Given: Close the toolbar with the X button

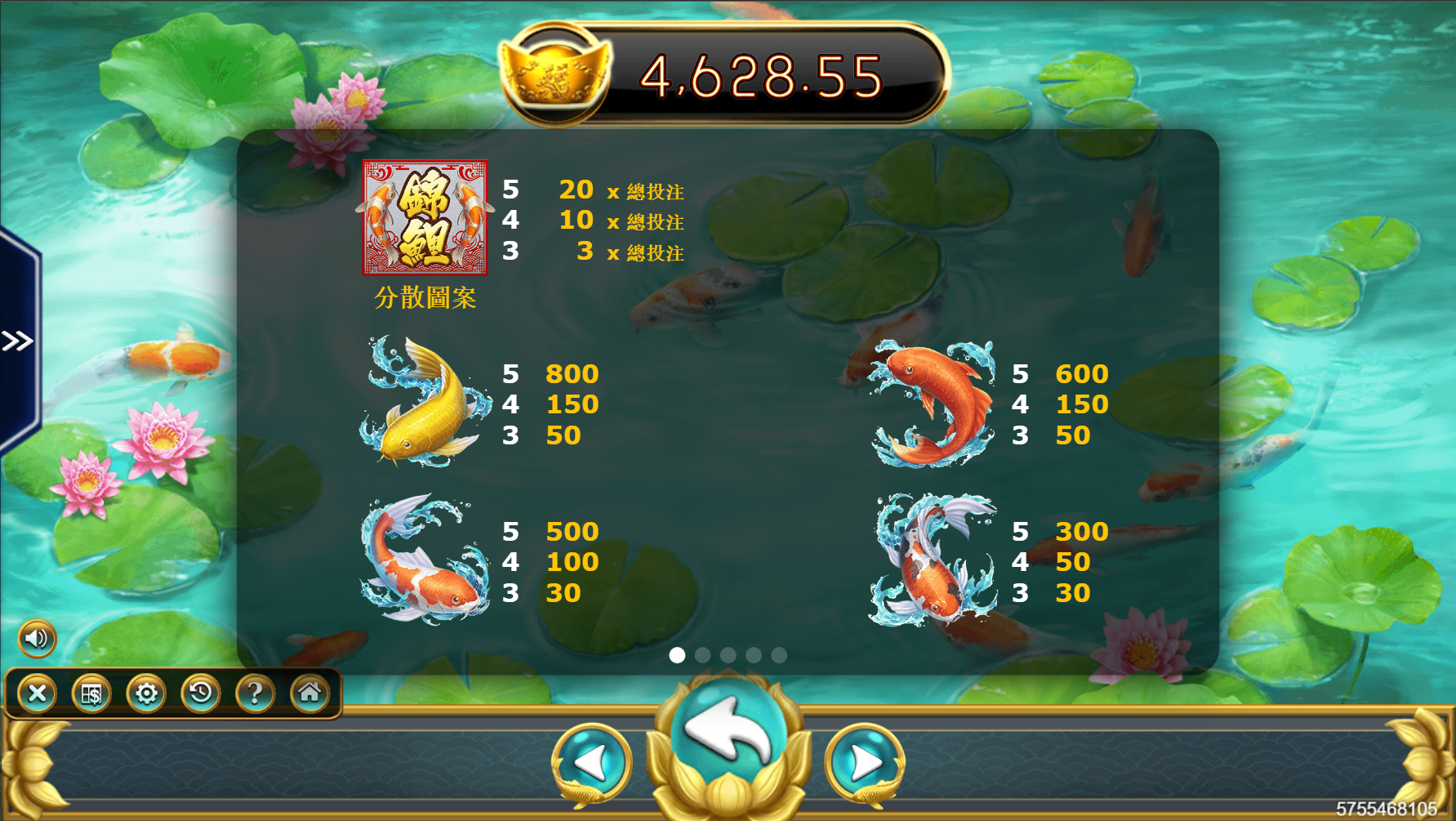Looking at the screenshot, I should 38,694.
